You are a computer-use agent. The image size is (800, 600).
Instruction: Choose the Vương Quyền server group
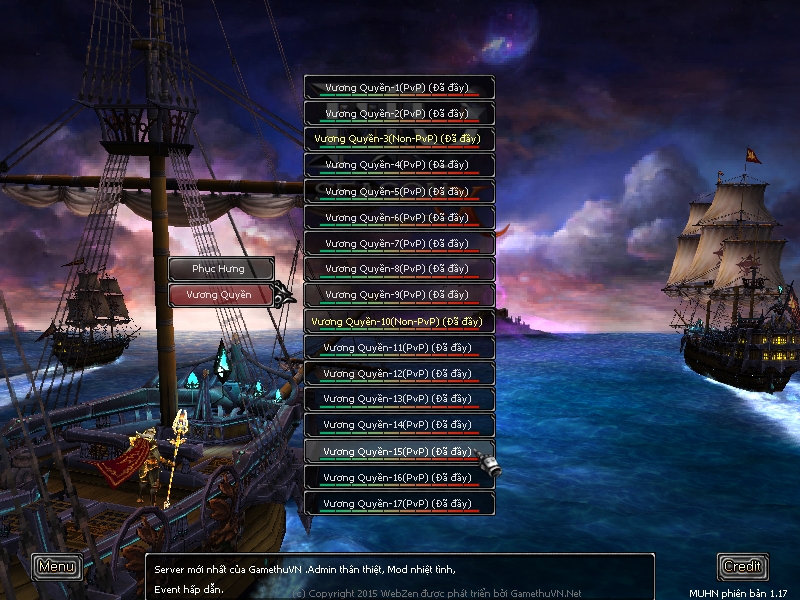click(220, 295)
